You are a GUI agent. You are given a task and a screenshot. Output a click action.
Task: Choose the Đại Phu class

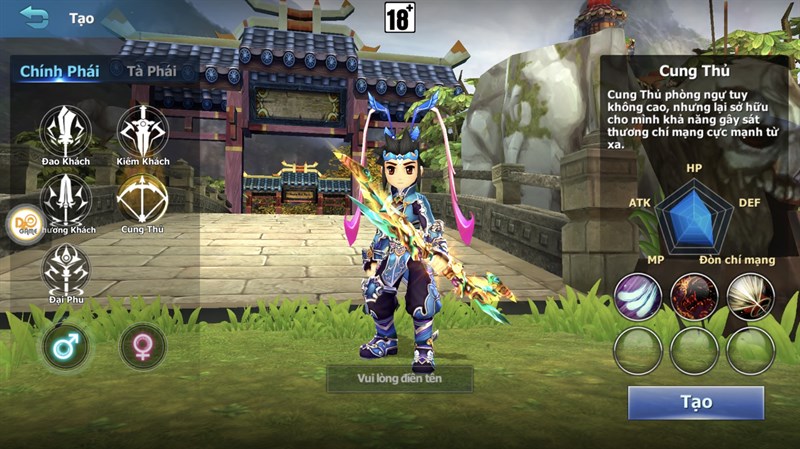click(x=65, y=268)
